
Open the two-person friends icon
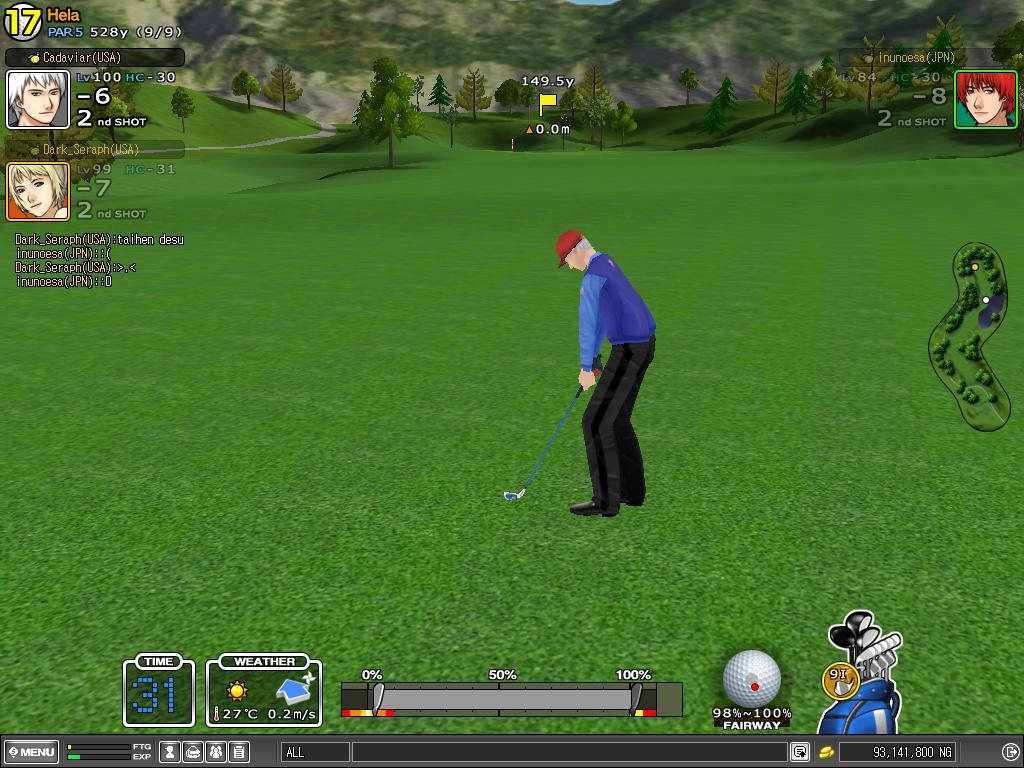[216, 752]
